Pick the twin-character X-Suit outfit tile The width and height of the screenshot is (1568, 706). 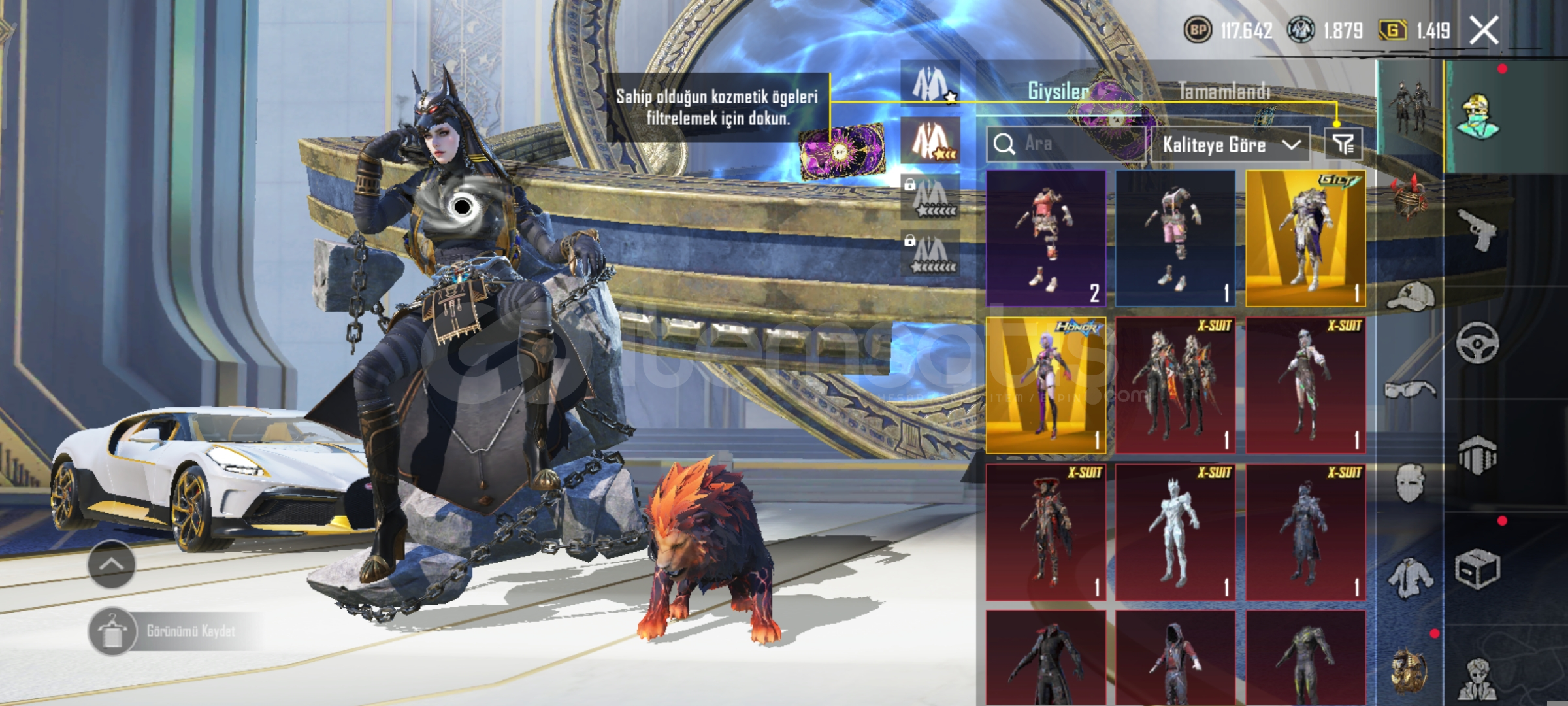tap(1175, 386)
